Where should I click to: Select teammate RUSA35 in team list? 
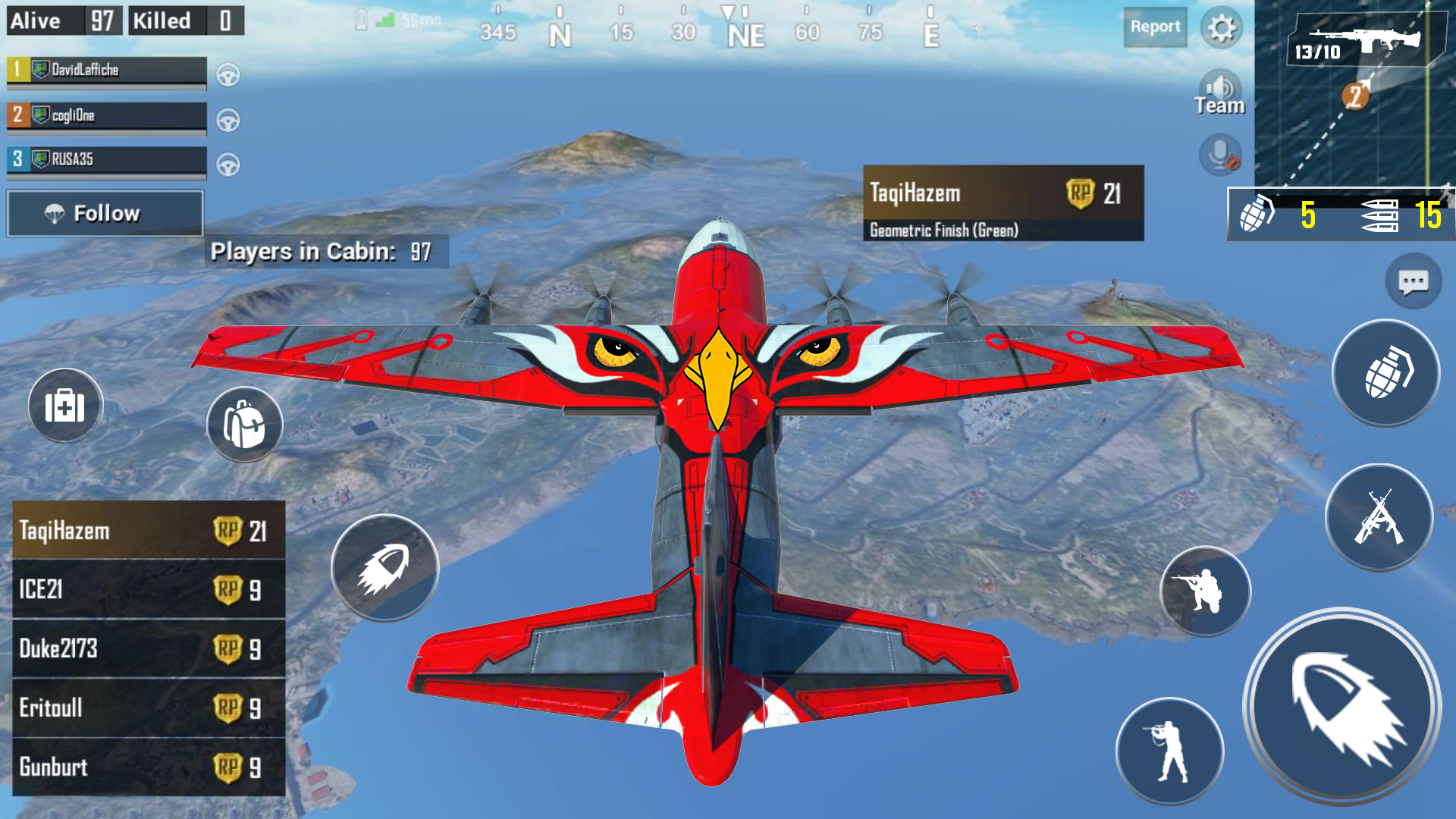point(106,160)
